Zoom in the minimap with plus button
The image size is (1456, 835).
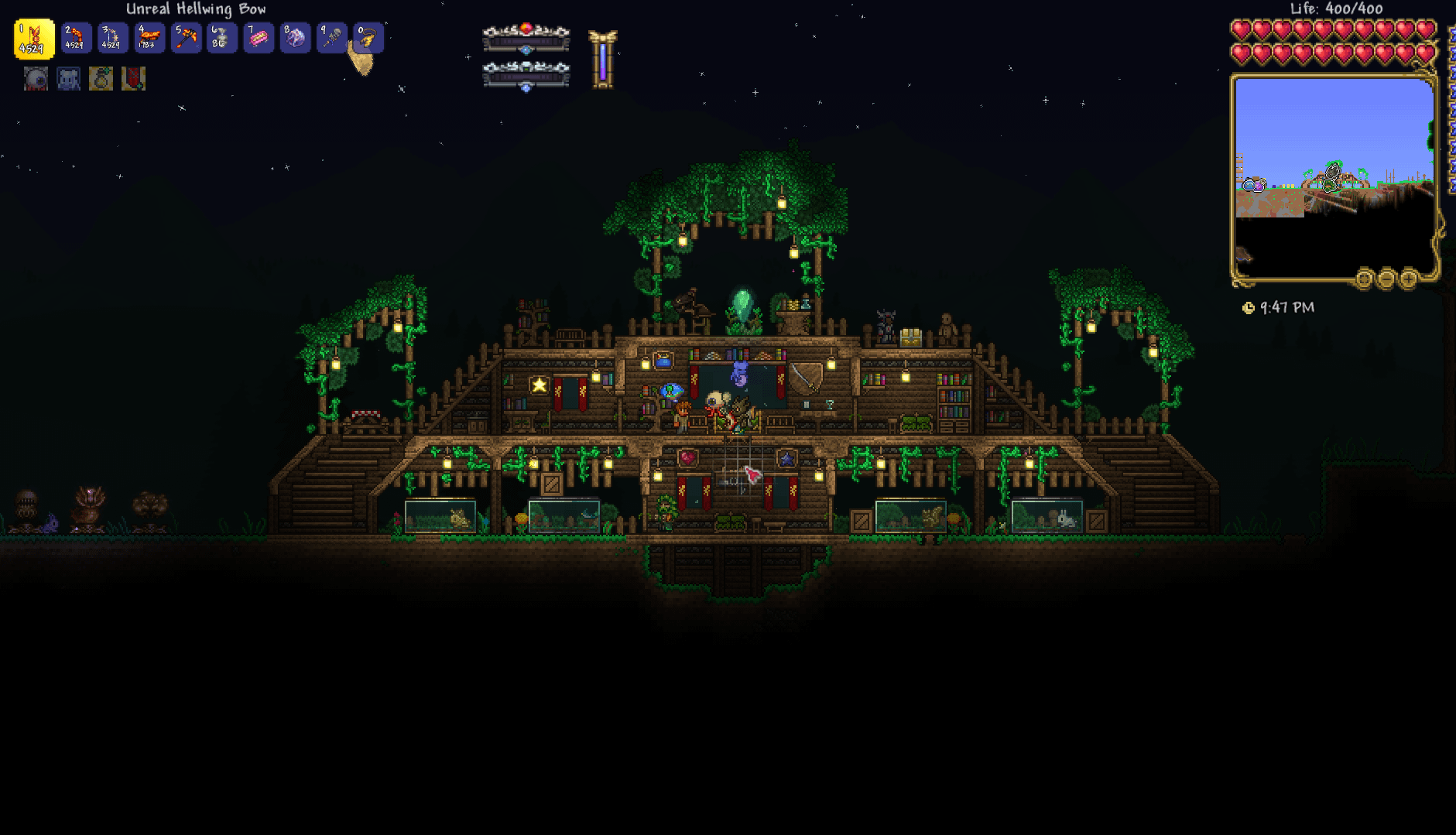click(1408, 279)
